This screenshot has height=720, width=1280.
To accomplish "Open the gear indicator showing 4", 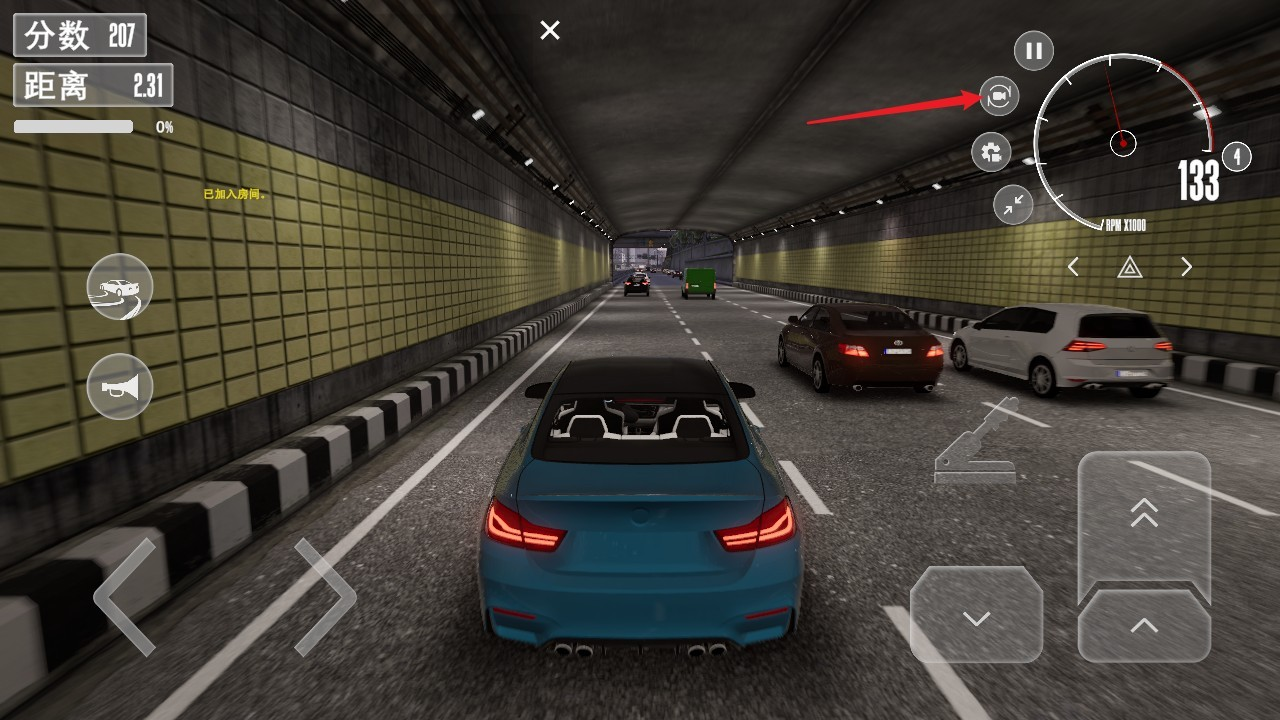I will 1237,157.
